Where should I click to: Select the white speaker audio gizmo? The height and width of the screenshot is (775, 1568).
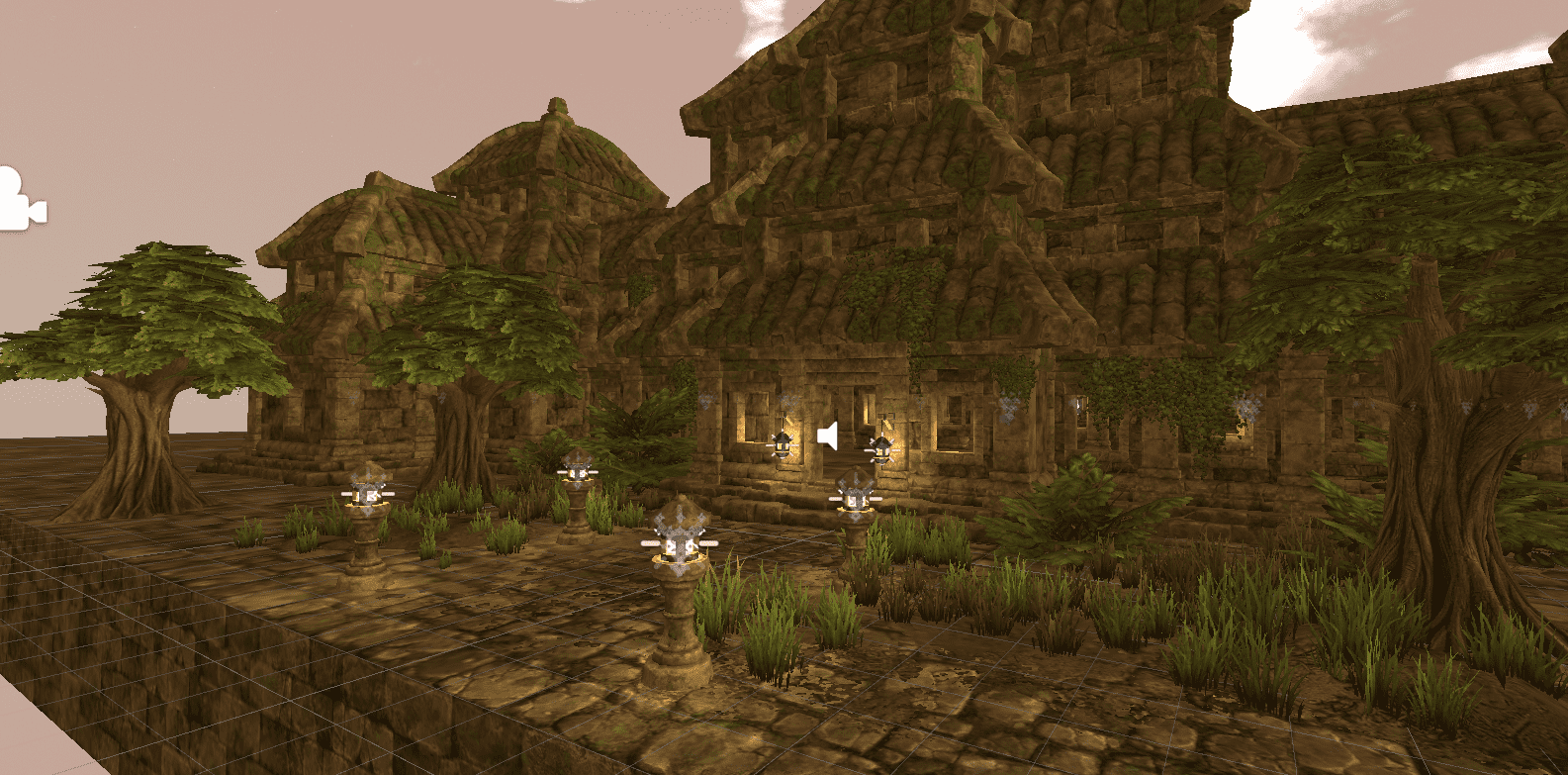point(829,435)
